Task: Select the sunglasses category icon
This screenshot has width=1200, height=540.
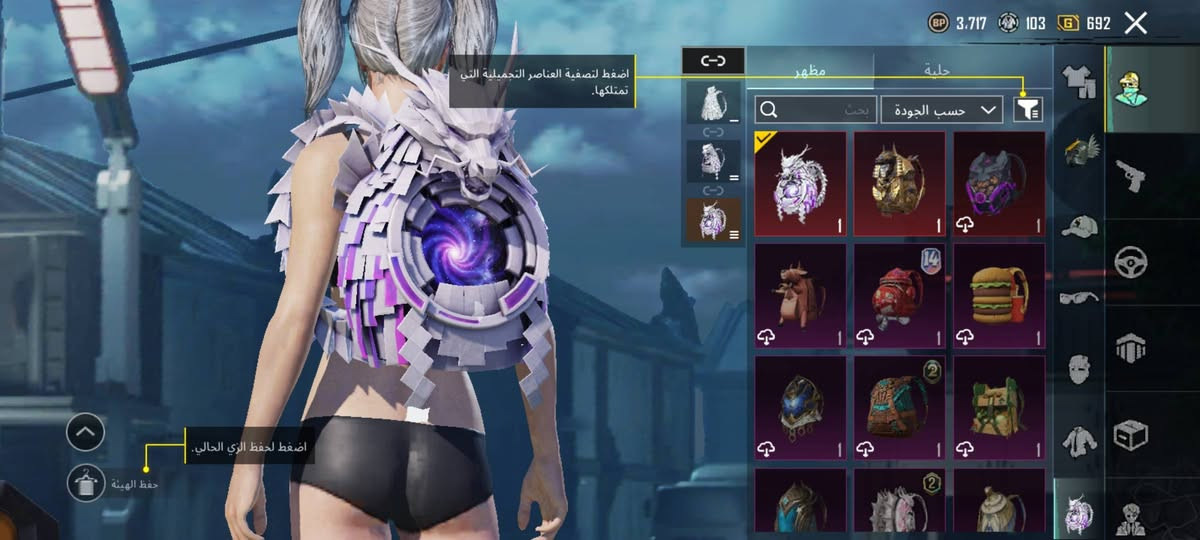Action: (1078, 297)
